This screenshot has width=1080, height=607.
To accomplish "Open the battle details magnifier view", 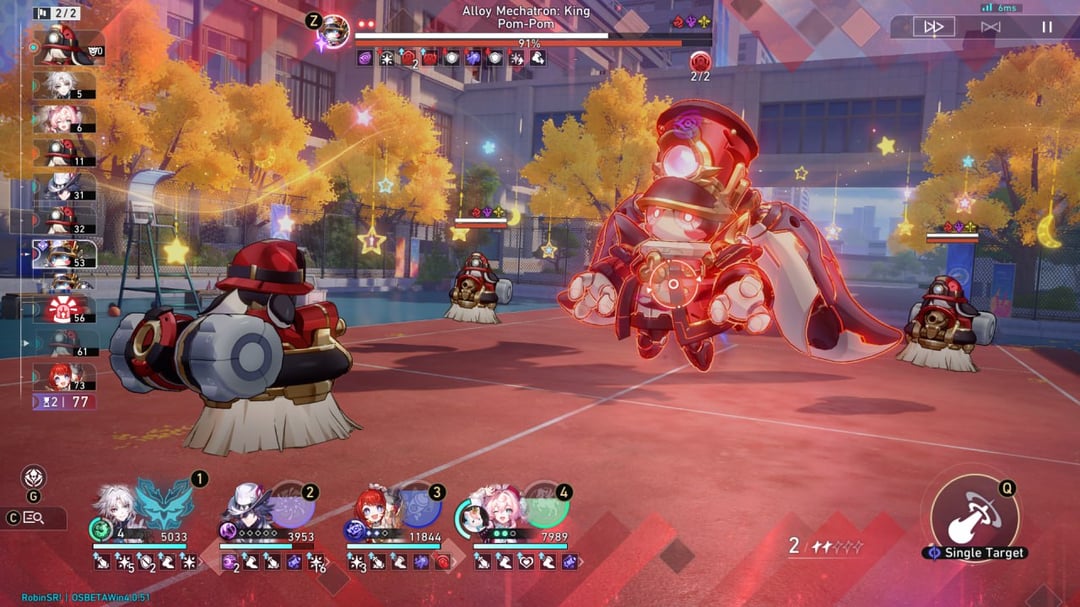I will pos(34,518).
